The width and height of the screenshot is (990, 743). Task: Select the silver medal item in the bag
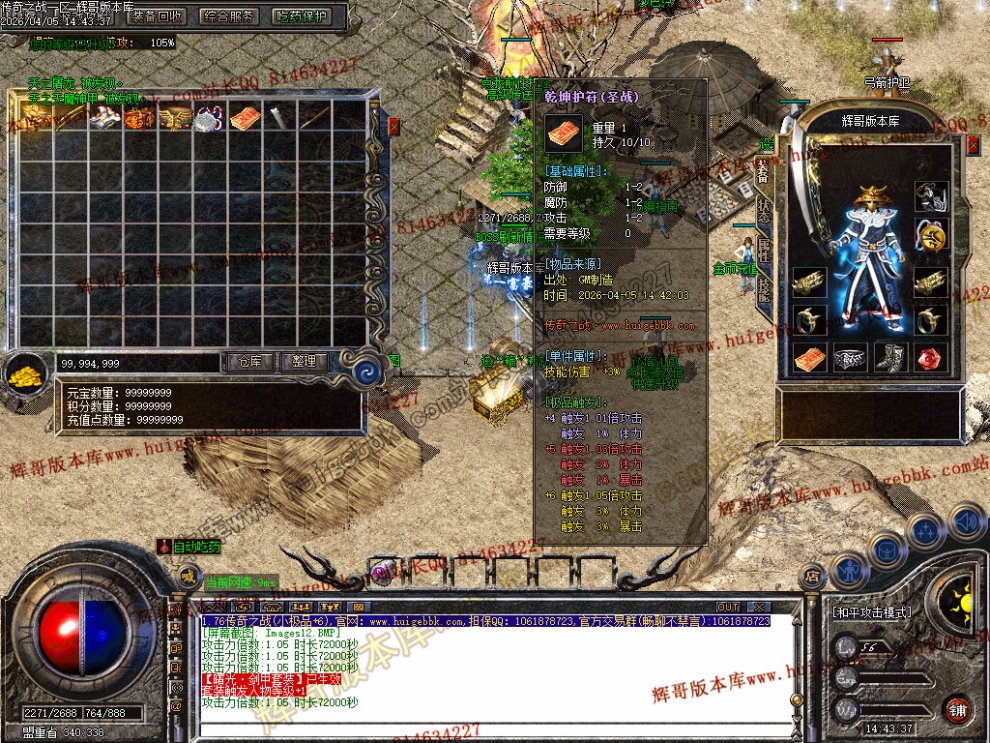click(208, 118)
